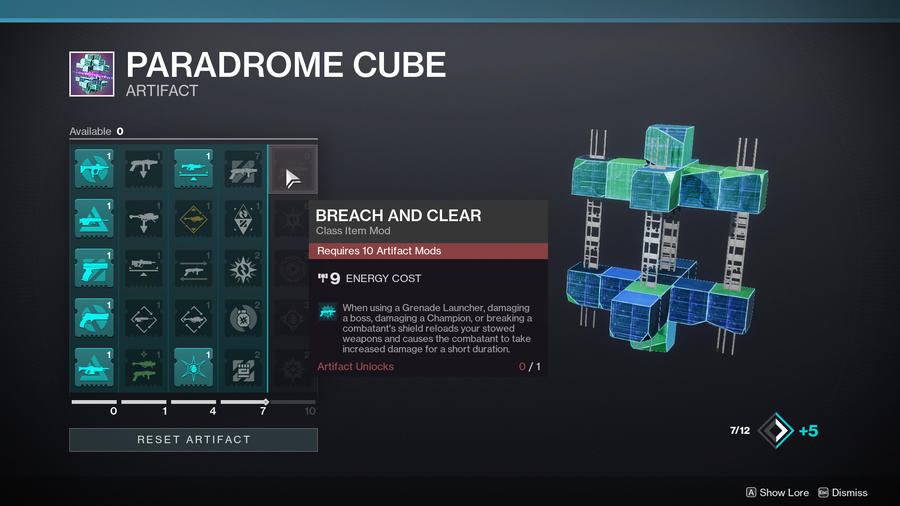Pick the grenade launcher mod with down arrow
900x506 pixels.
[145, 219]
